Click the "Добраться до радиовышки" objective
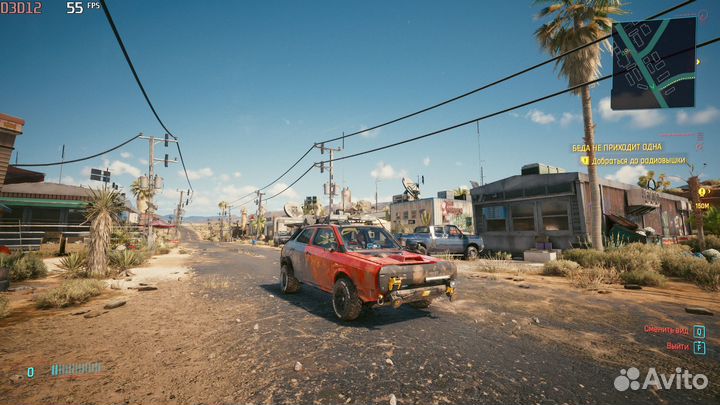Image resolution: width=720 pixels, height=405 pixels. point(637,160)
